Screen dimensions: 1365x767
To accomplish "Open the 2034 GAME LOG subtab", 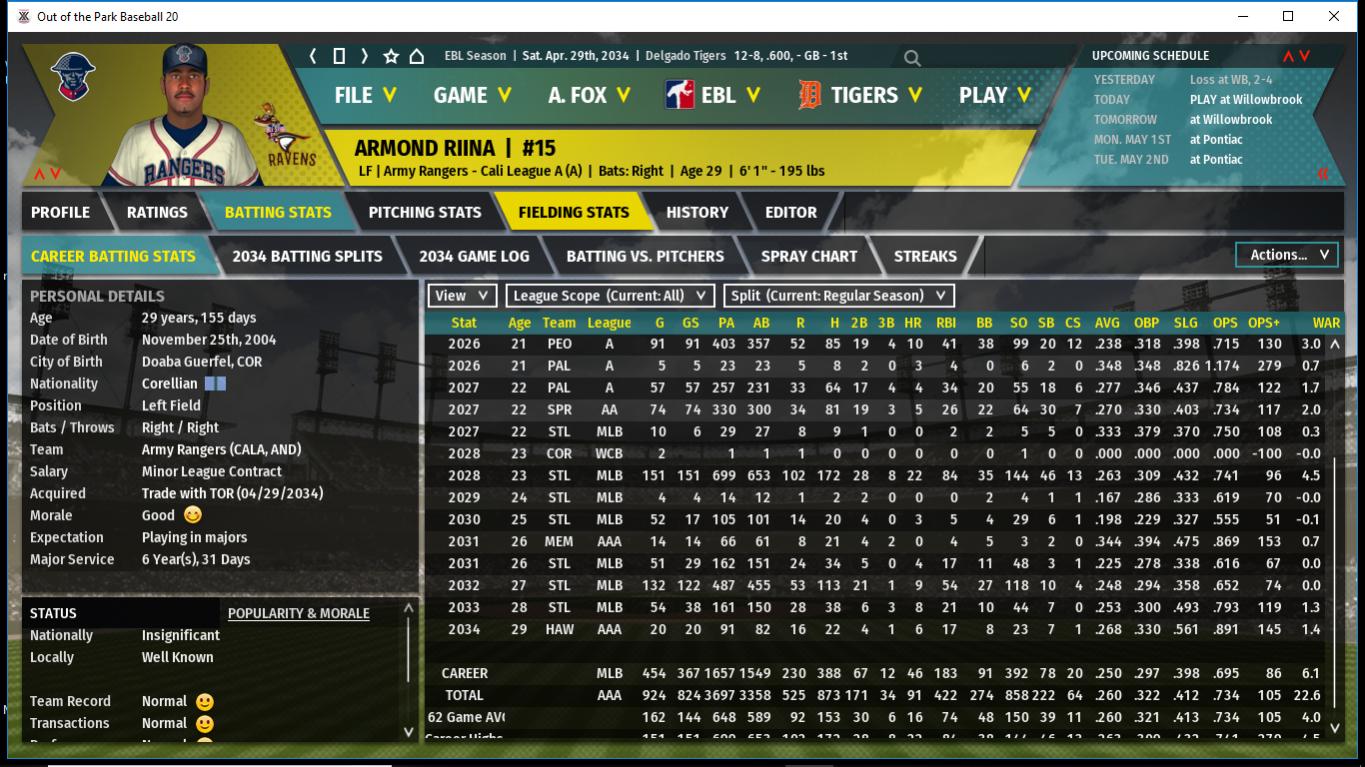I will [x=474, y=256].
